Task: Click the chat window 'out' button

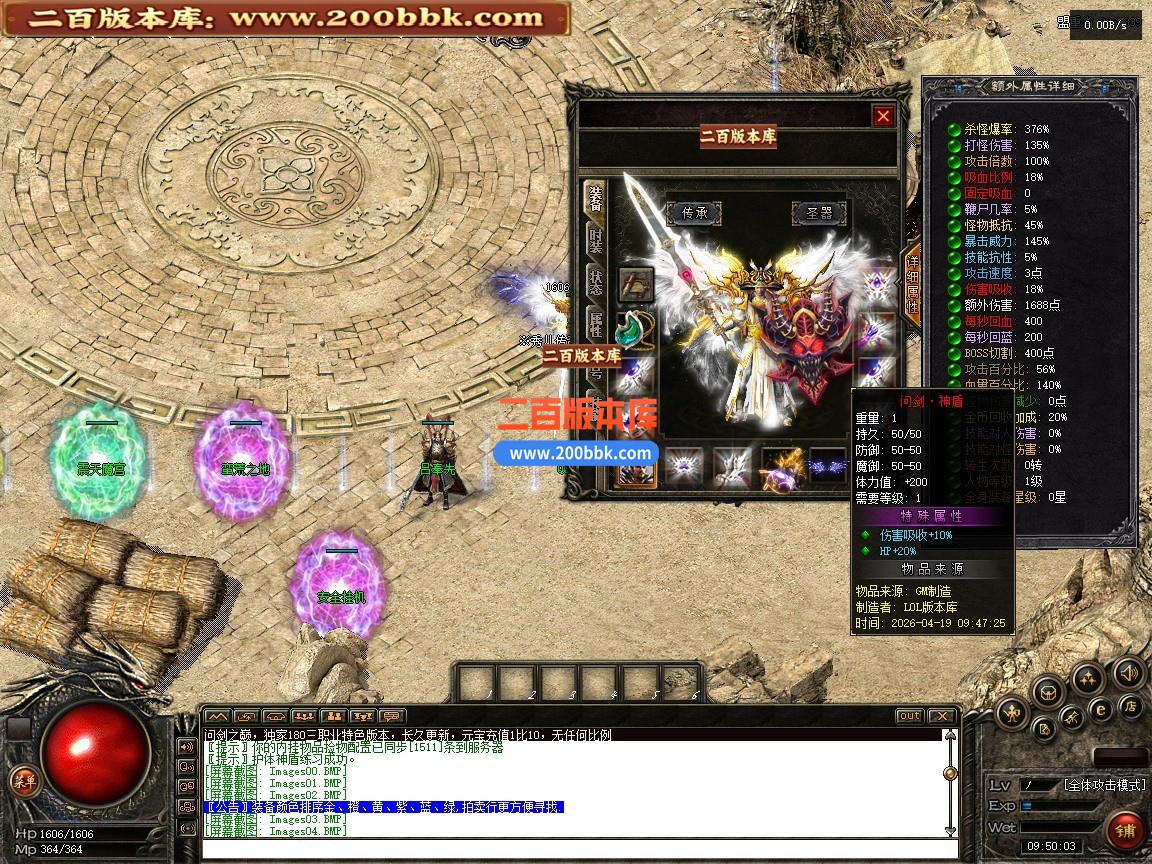Action: (x=909, y=716)
